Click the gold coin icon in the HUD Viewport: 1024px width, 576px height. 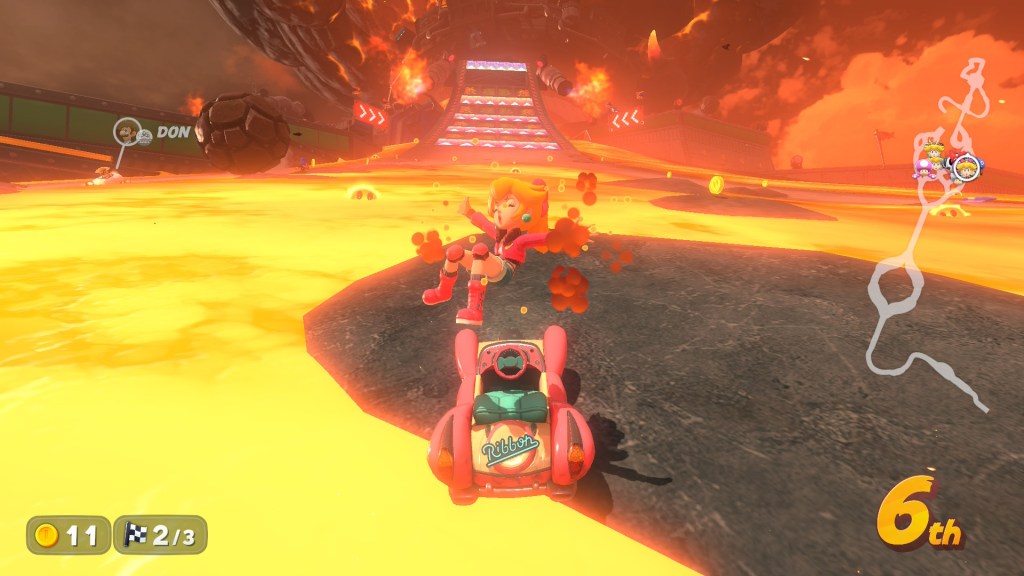point(47,535)
